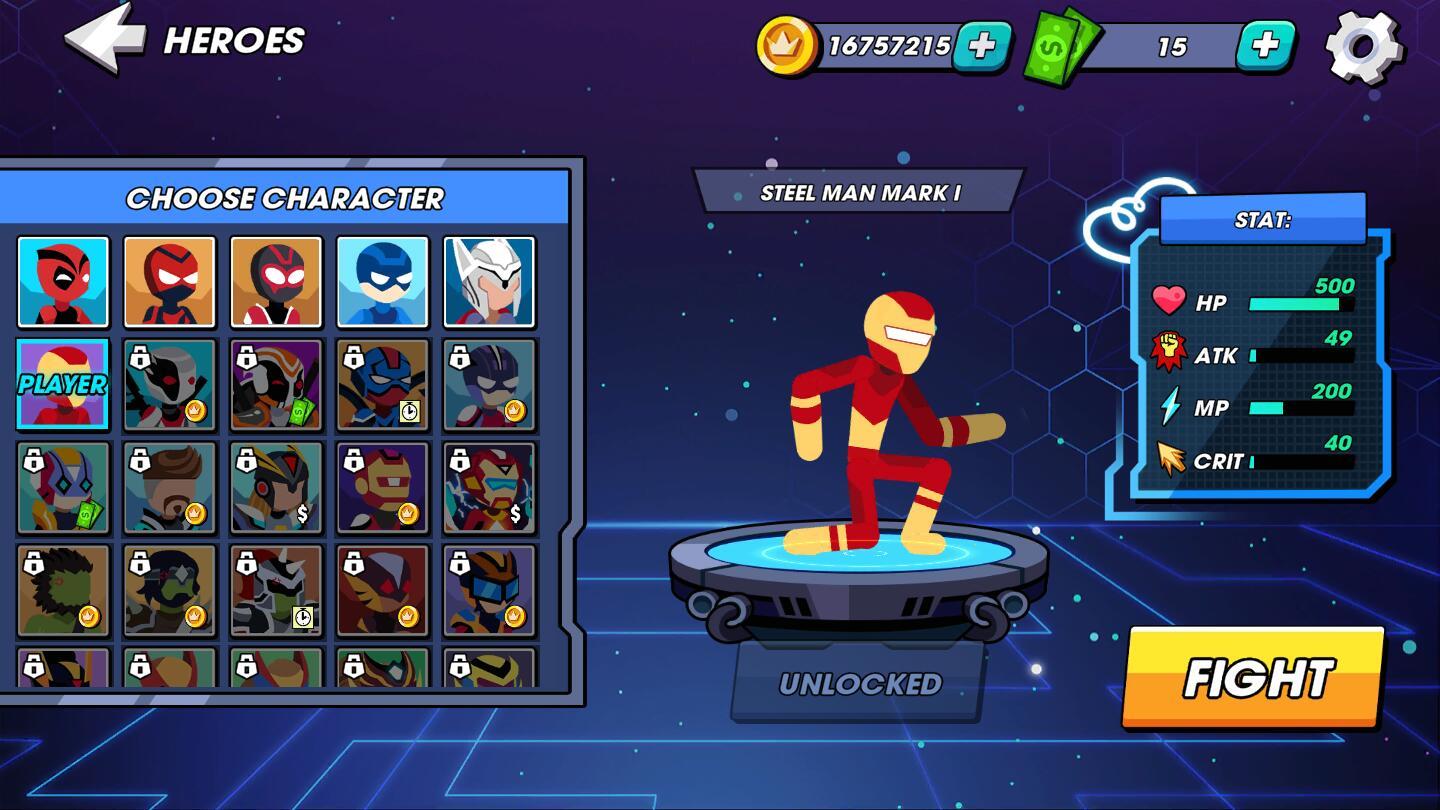Viewport: 1440px width, 810px height.
Task: Click the UNLOCKED status button
Action: tap(860, 684)
